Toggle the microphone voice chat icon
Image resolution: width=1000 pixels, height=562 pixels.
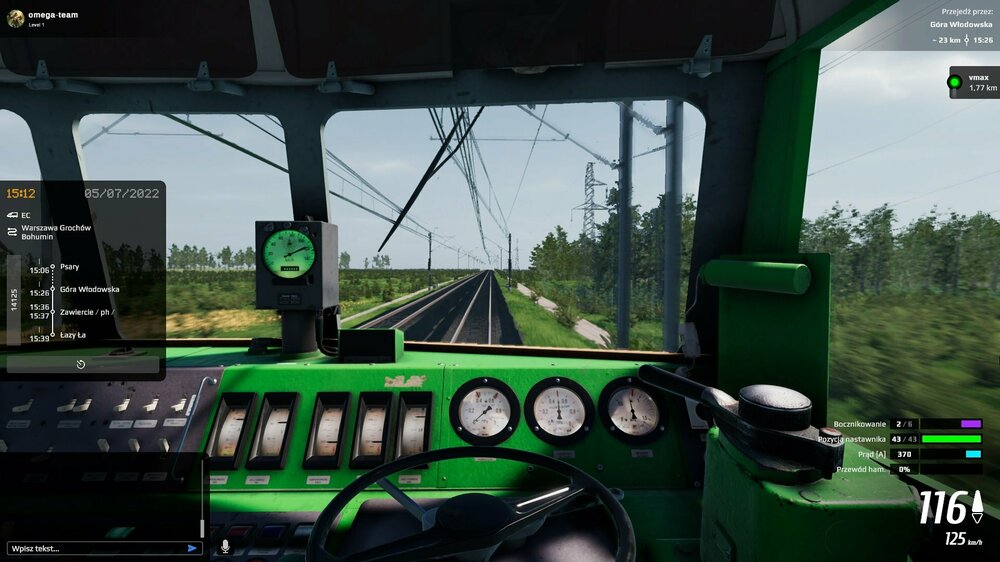tap(225, 546)
